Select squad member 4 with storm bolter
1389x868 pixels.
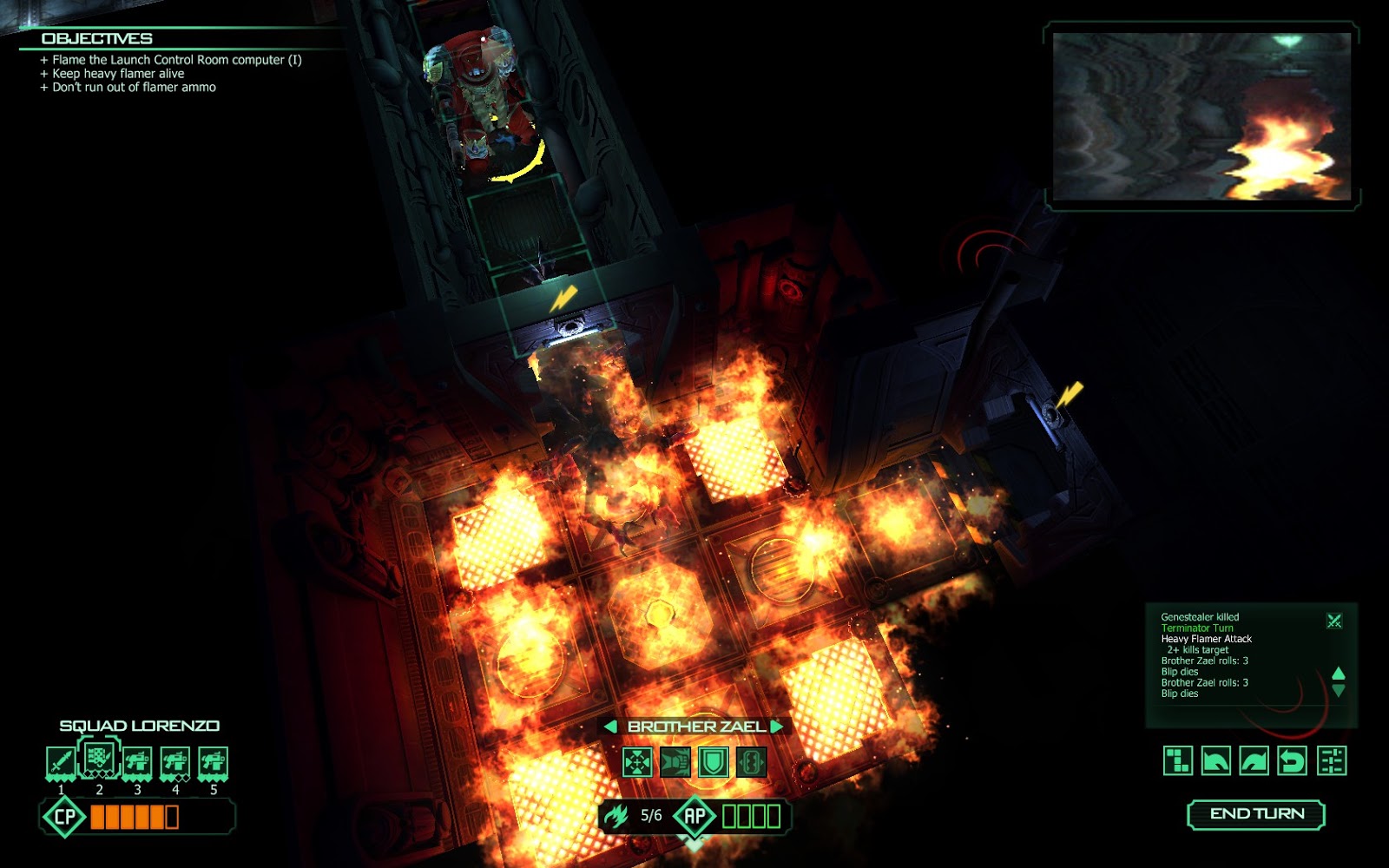pyautogui.click(x=175, y=763)
